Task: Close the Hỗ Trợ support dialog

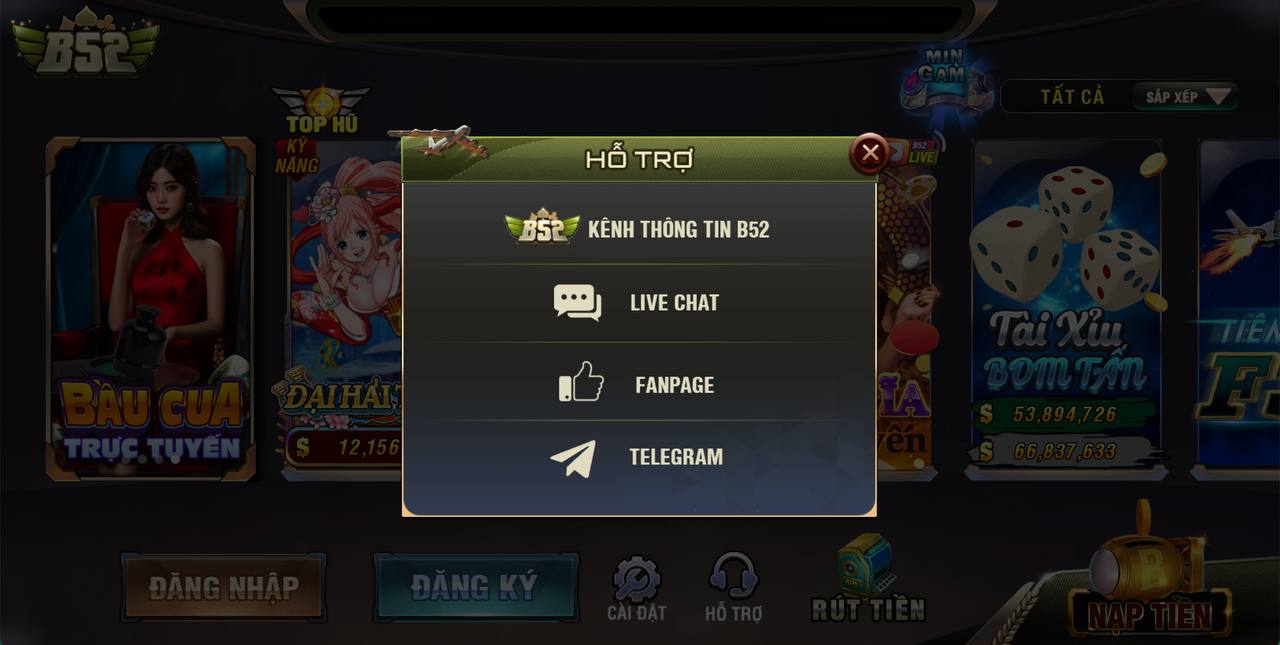Action: tap(870, 153)
